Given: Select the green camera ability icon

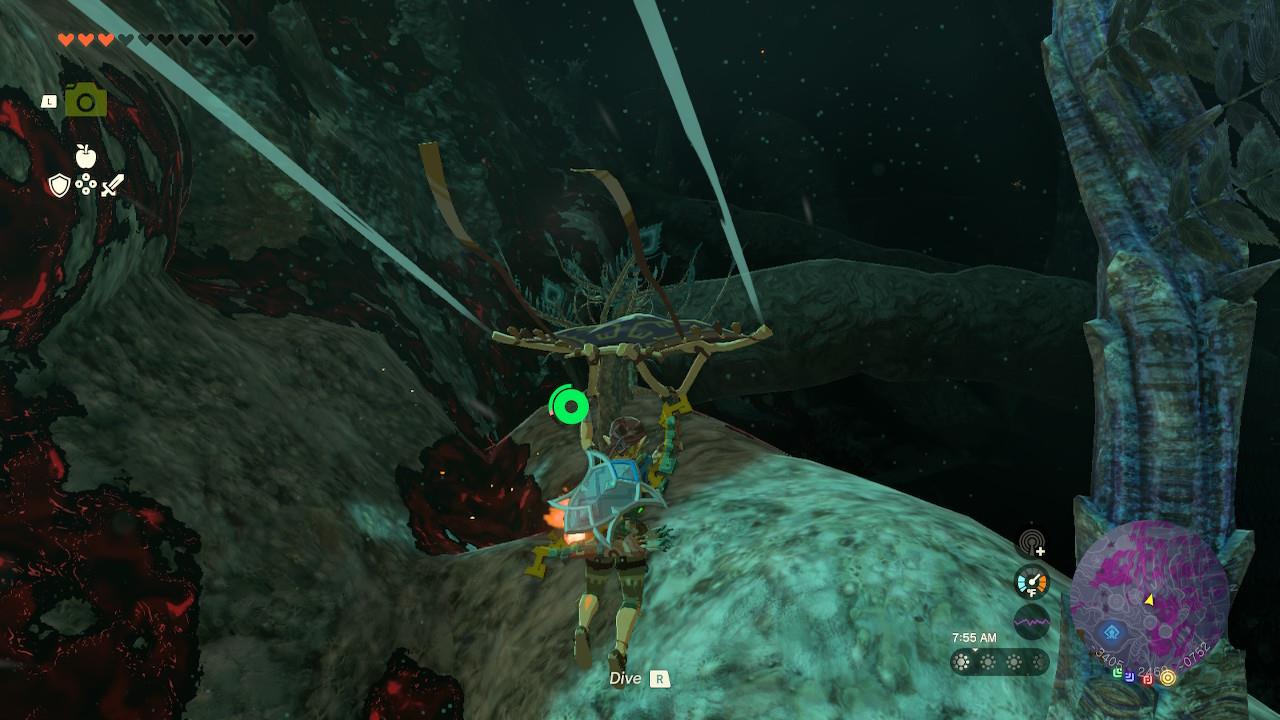Looking at the screenshot, I should tap(86, 100).
